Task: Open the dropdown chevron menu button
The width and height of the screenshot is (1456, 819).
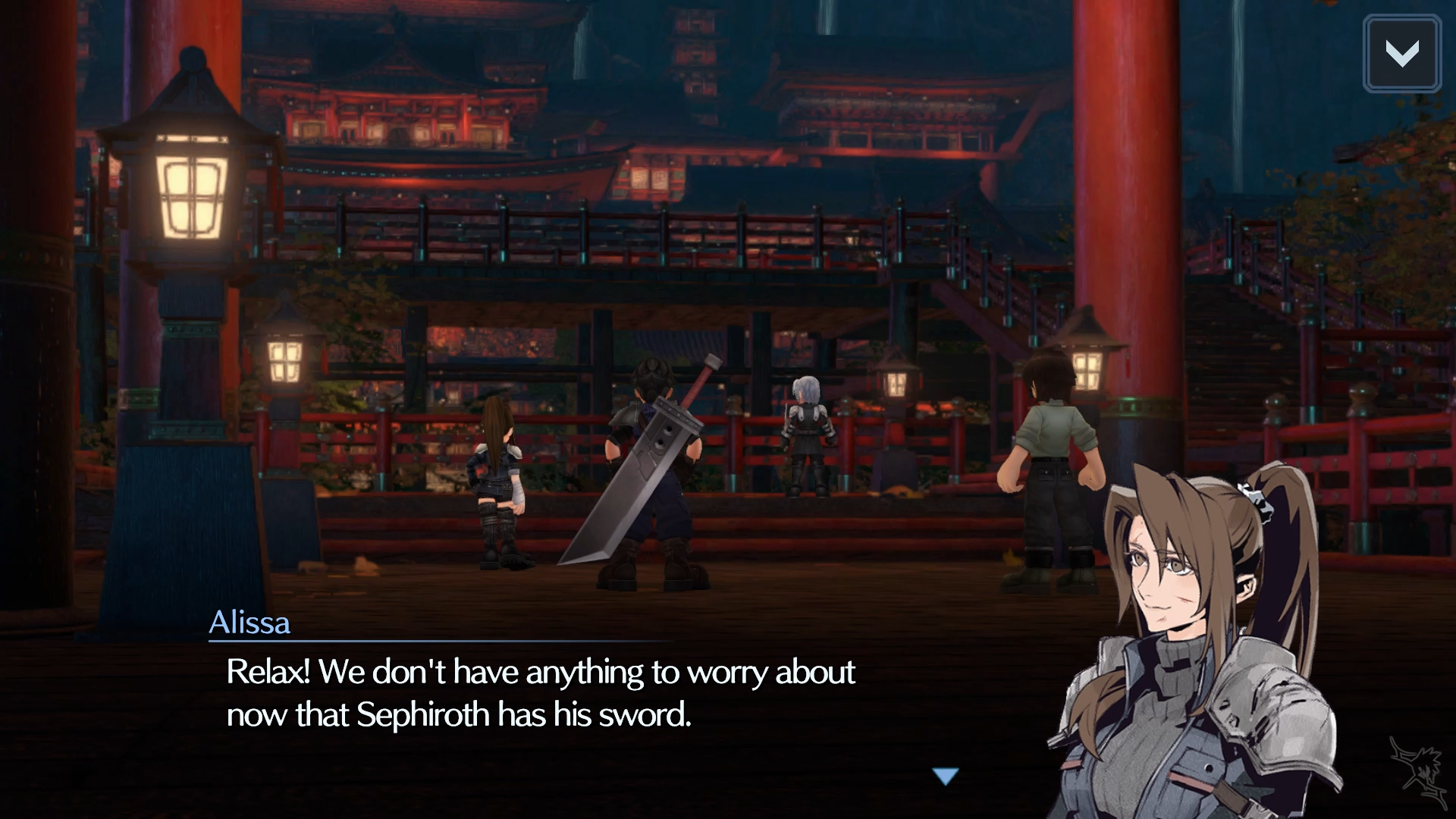Action: pyautogui.click(x=1401, y=54)
